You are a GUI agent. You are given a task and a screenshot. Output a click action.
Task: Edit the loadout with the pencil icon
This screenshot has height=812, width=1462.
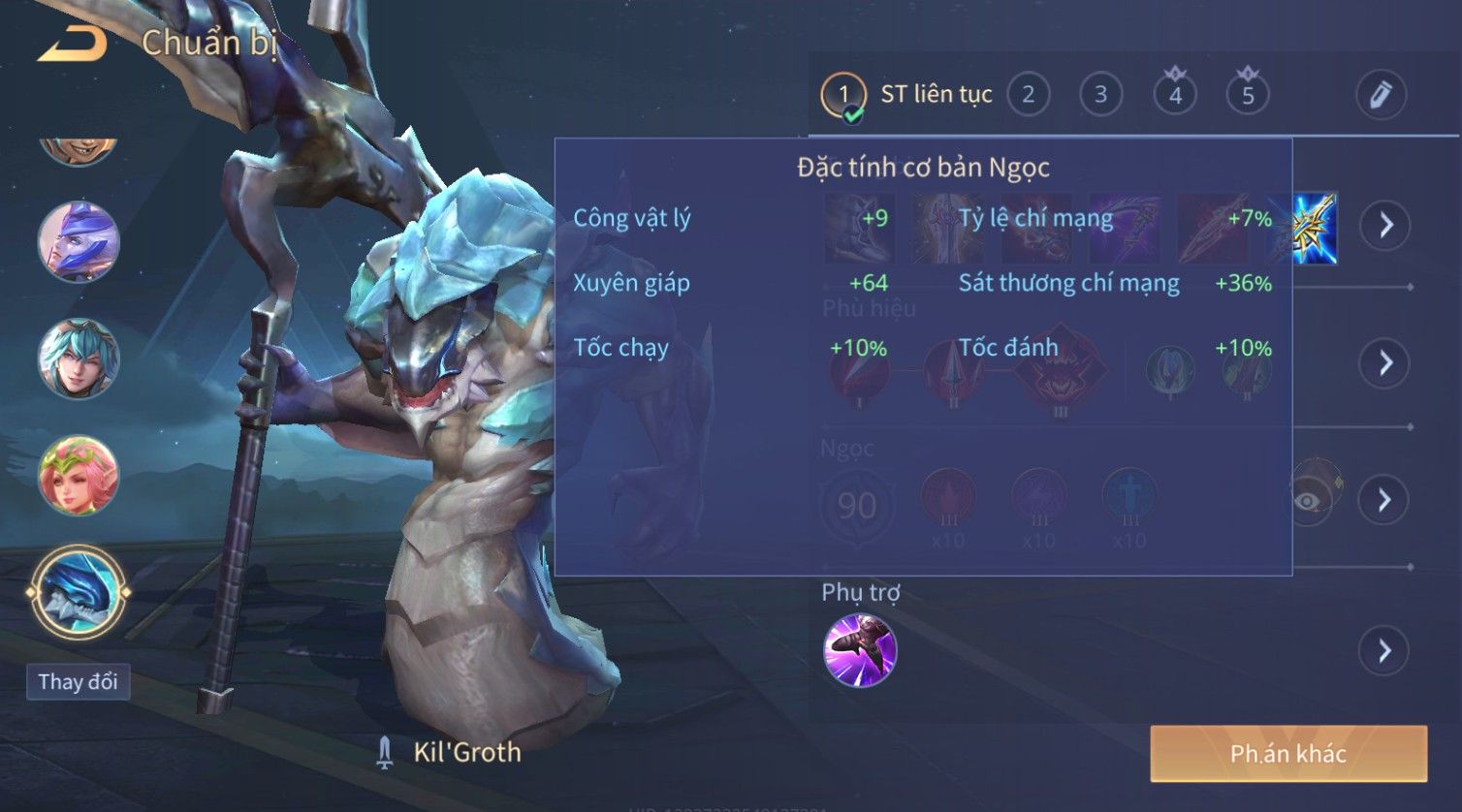pyautogui.click(x=1380, y=95)
